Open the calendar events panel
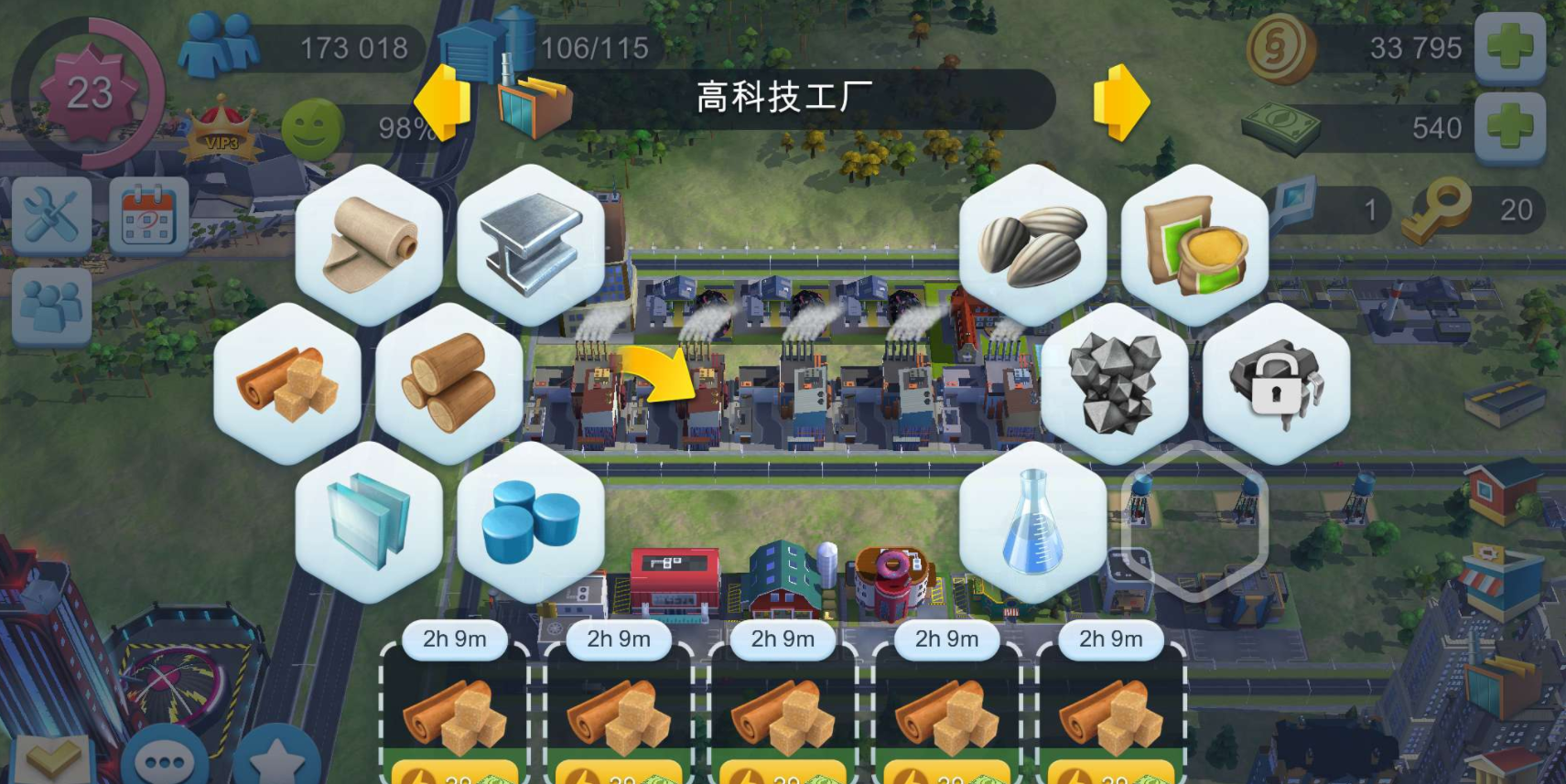The image size is (1566, 784). [146, 217]
